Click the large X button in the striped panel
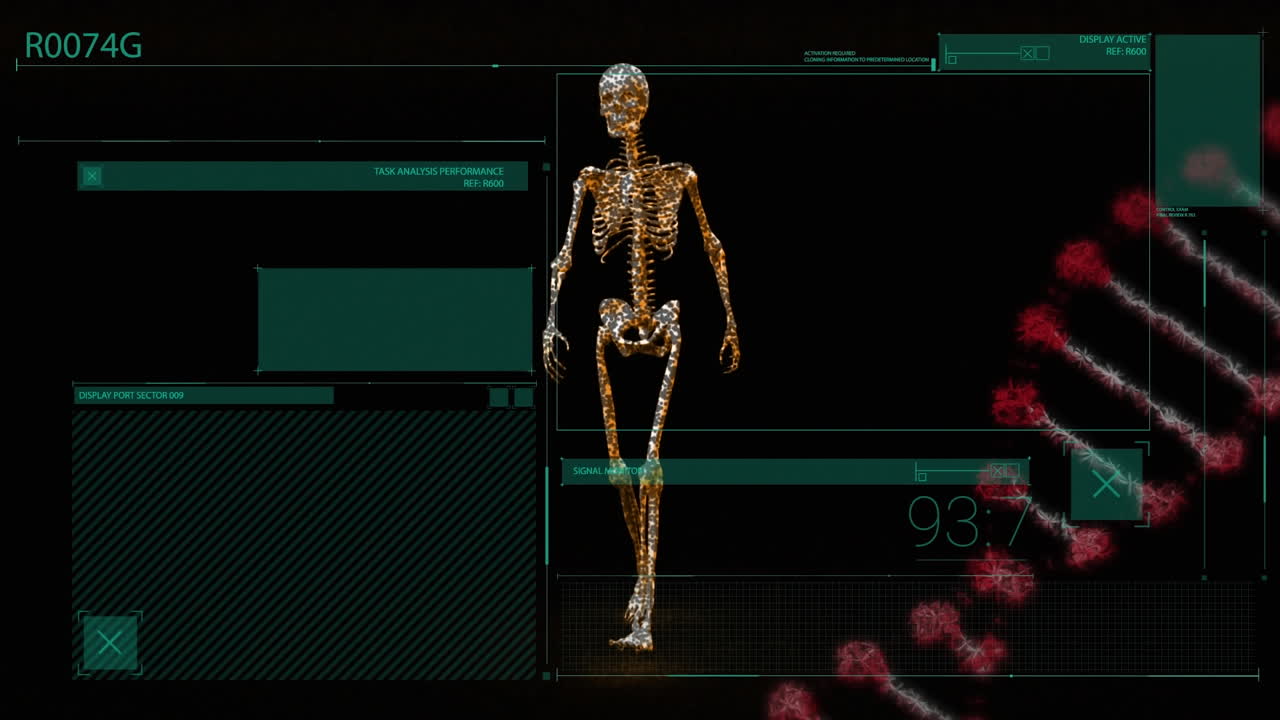 pyautogui.click(x=110, y=643)
